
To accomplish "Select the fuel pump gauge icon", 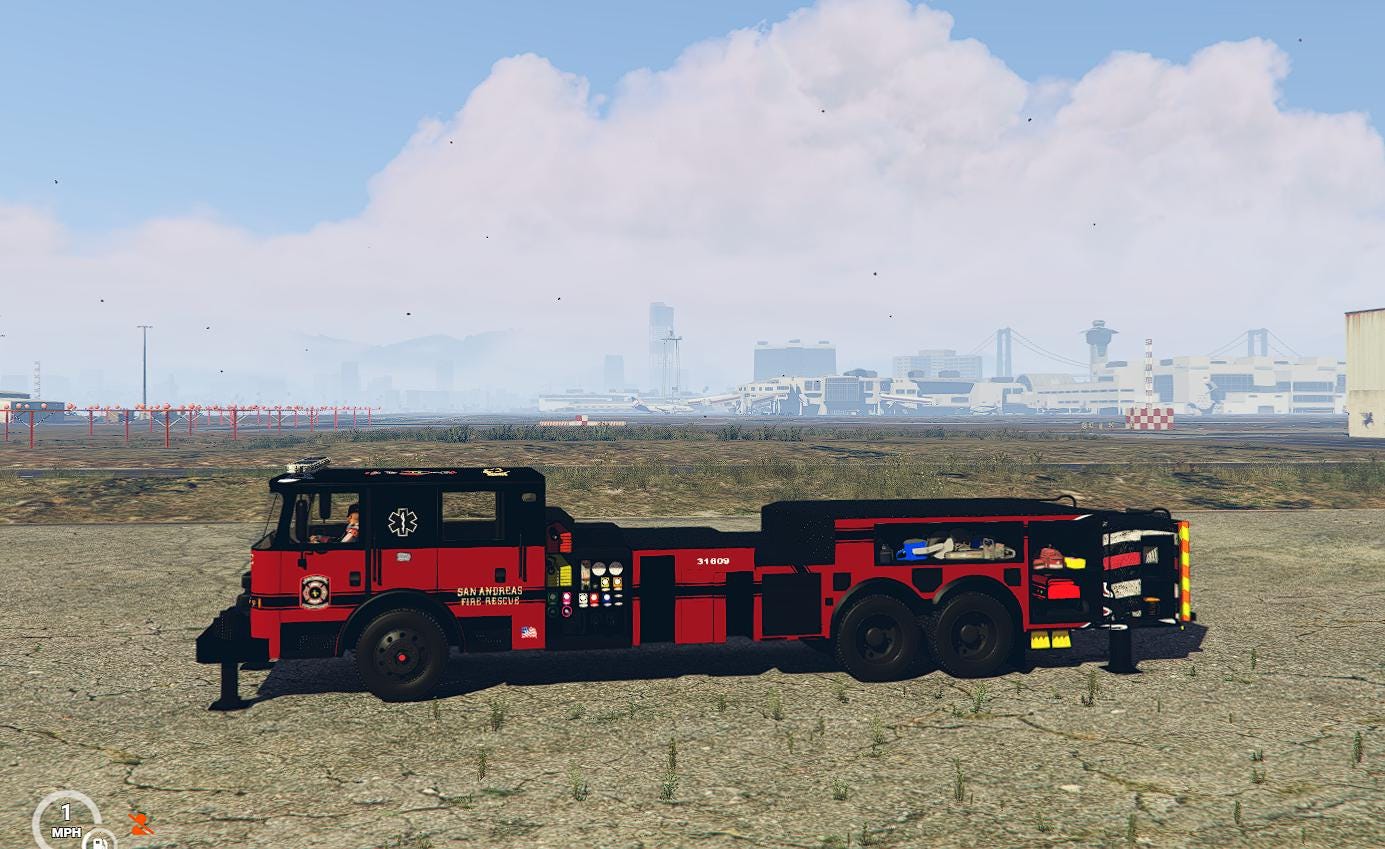I will [x=99, y=840].
